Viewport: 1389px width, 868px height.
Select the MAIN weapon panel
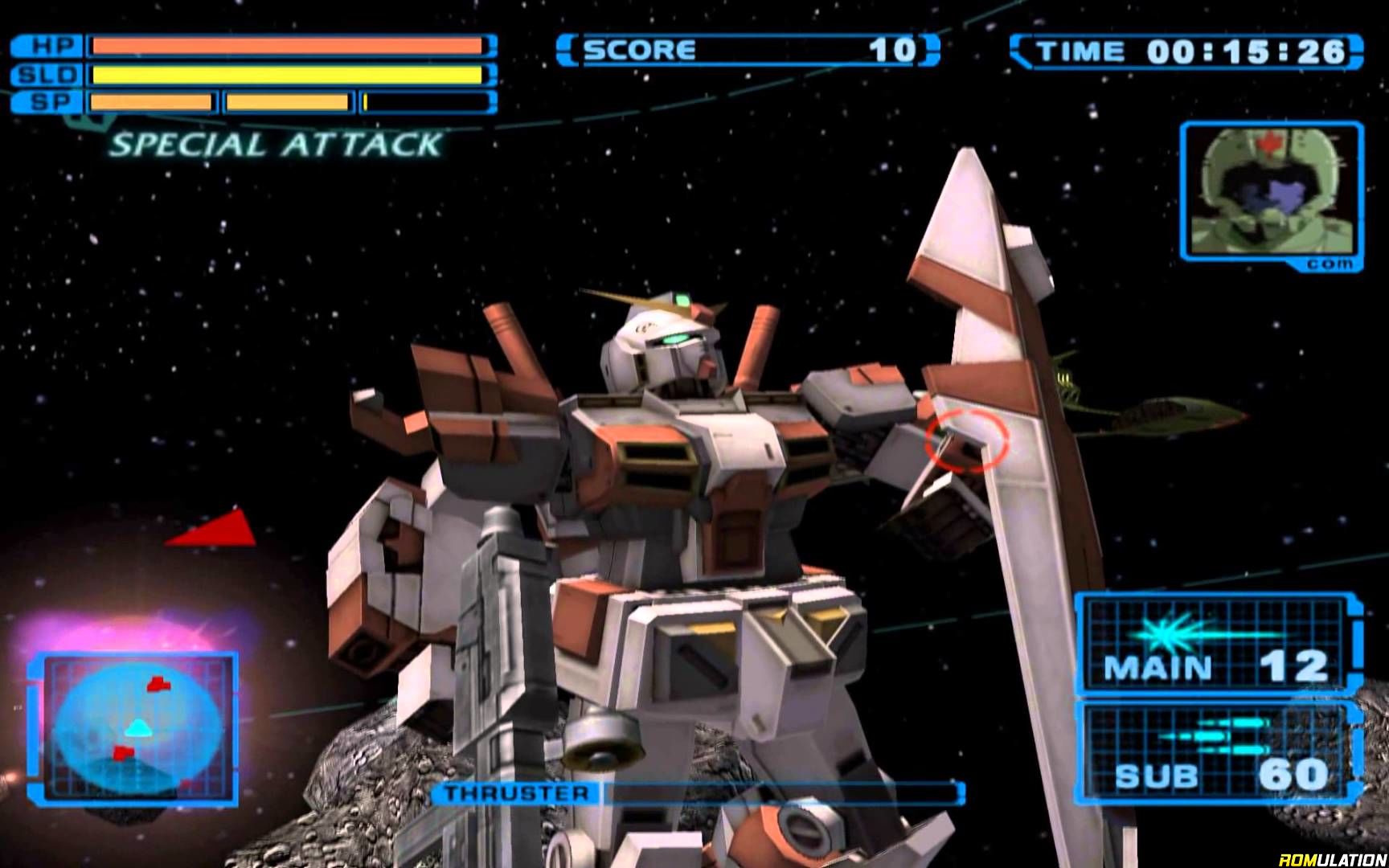[x=1218, y=645]
